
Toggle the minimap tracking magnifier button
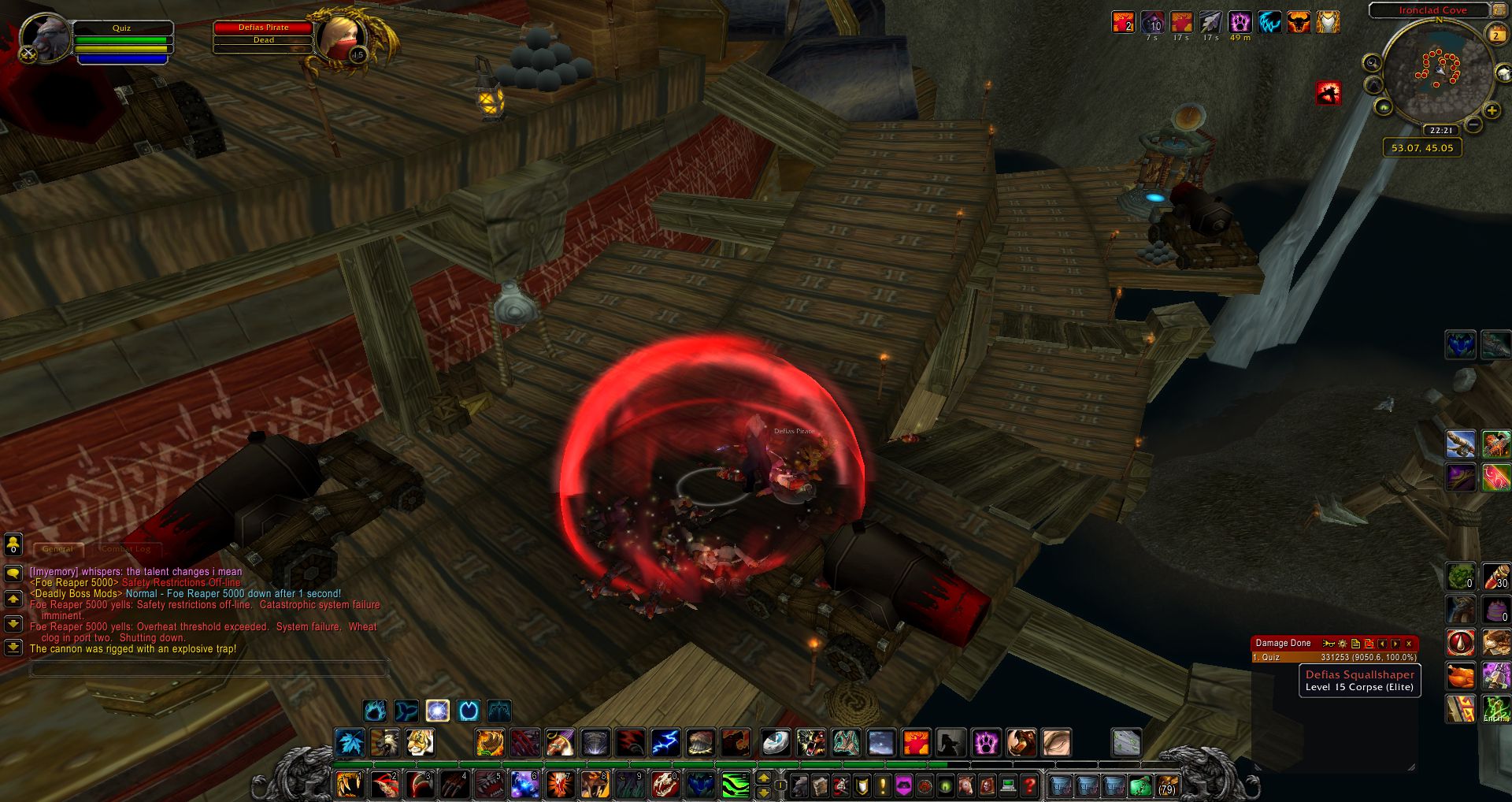[x=1372, y=62]
